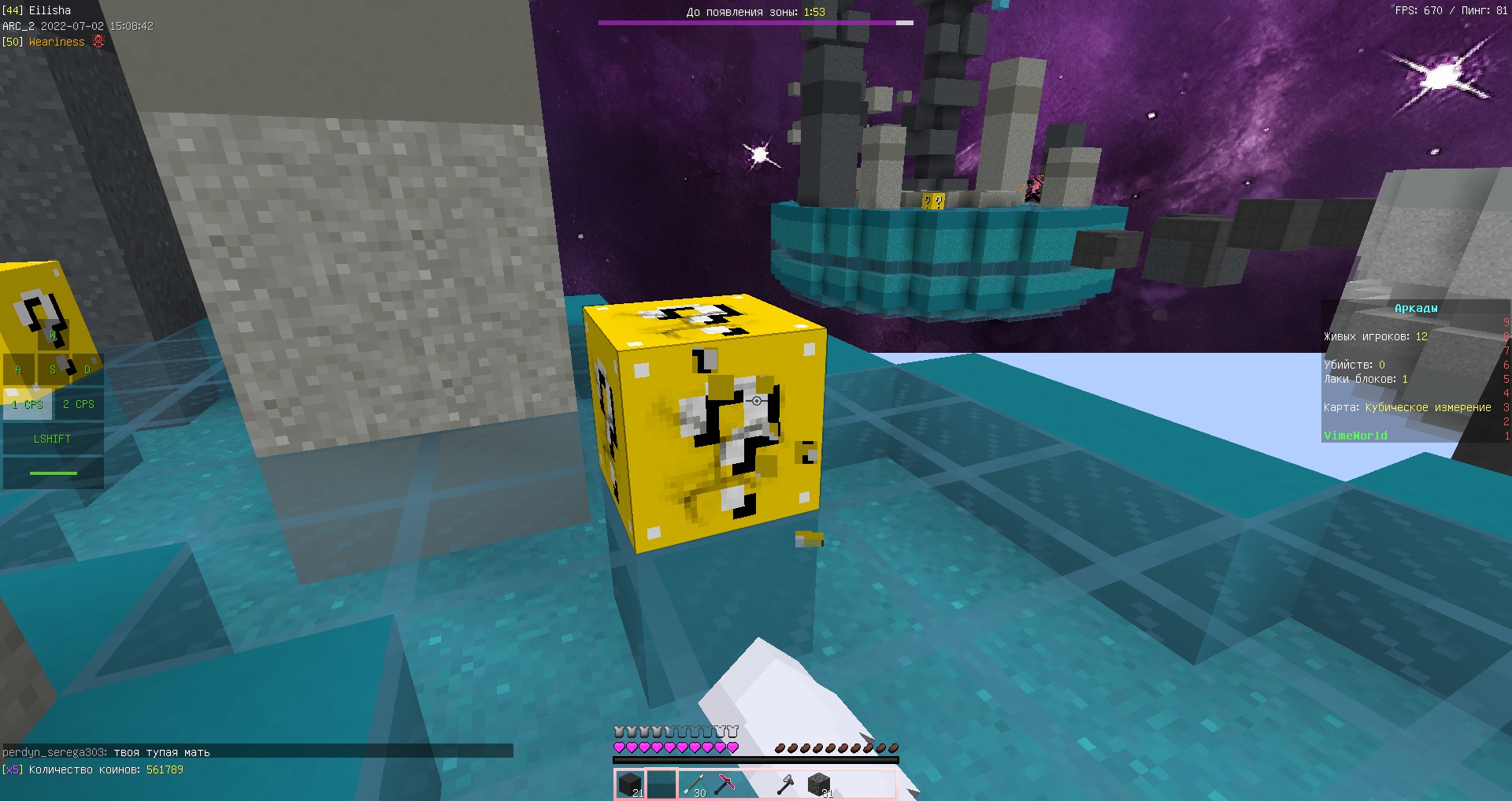This screenshot has width=1512, height=801.
Task: Select the black concrete block in first hotbar slot
Action: (x=630, y=785)
